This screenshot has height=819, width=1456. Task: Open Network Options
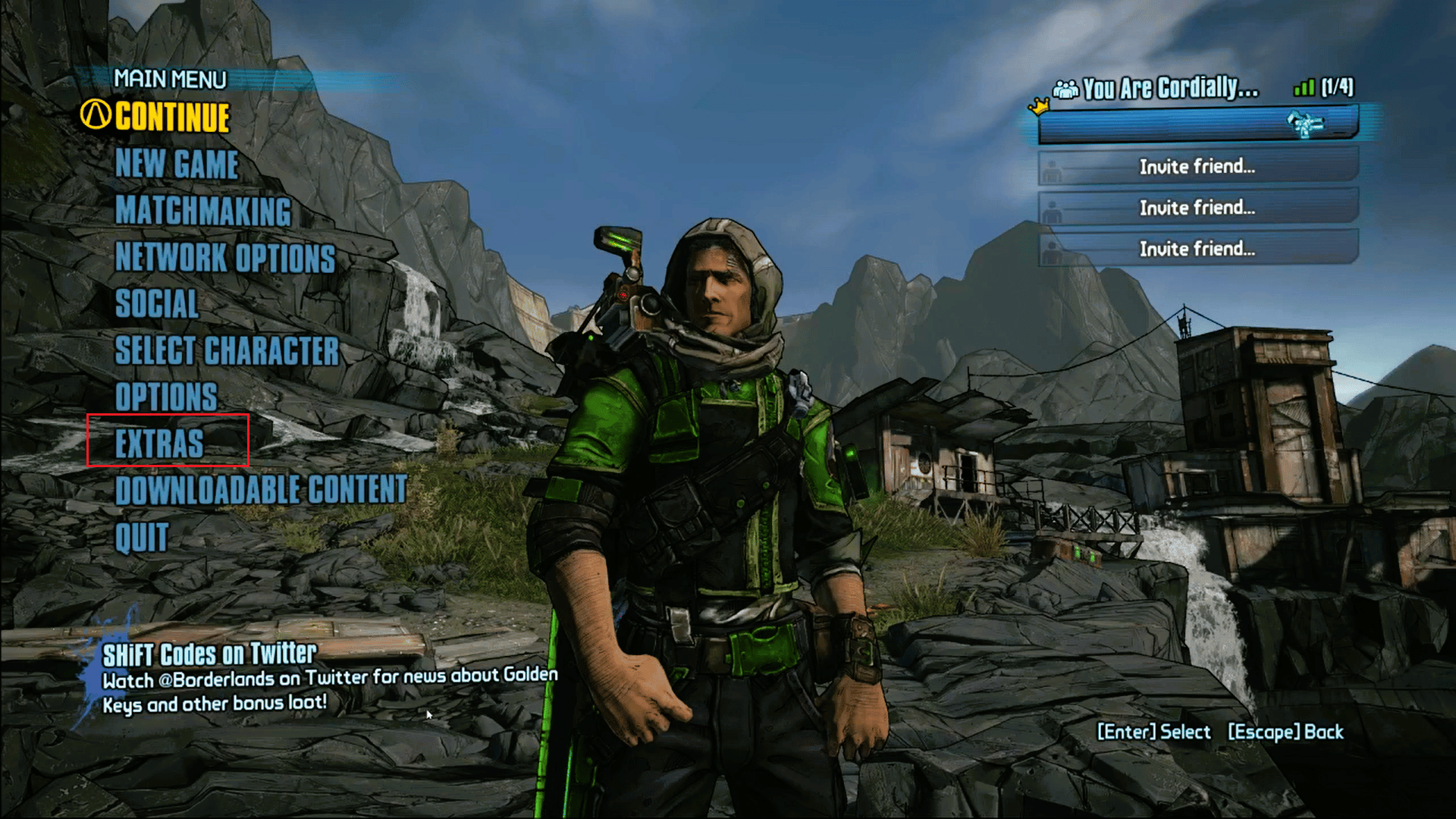point(224,258)
